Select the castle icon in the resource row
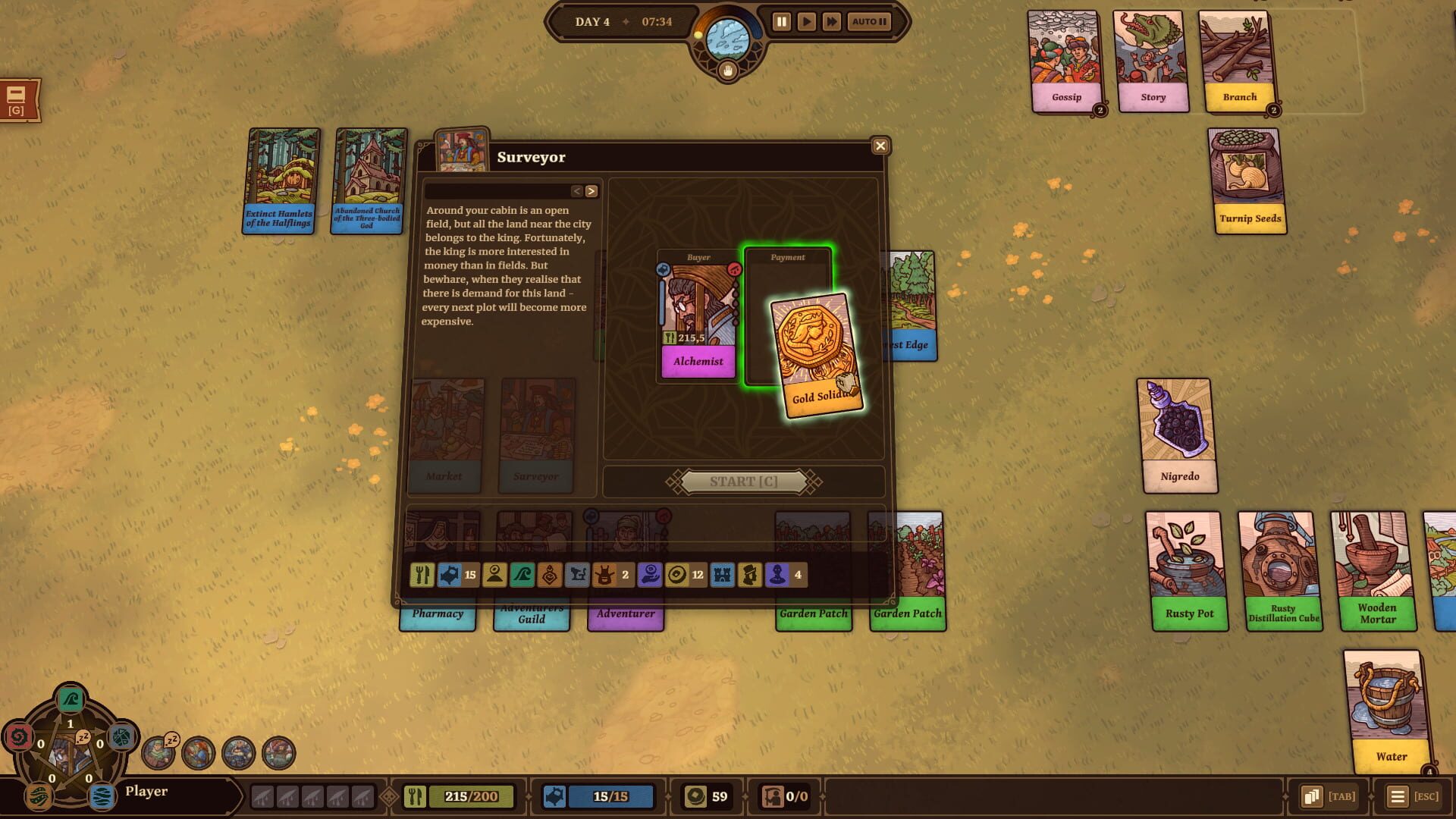 723,575
